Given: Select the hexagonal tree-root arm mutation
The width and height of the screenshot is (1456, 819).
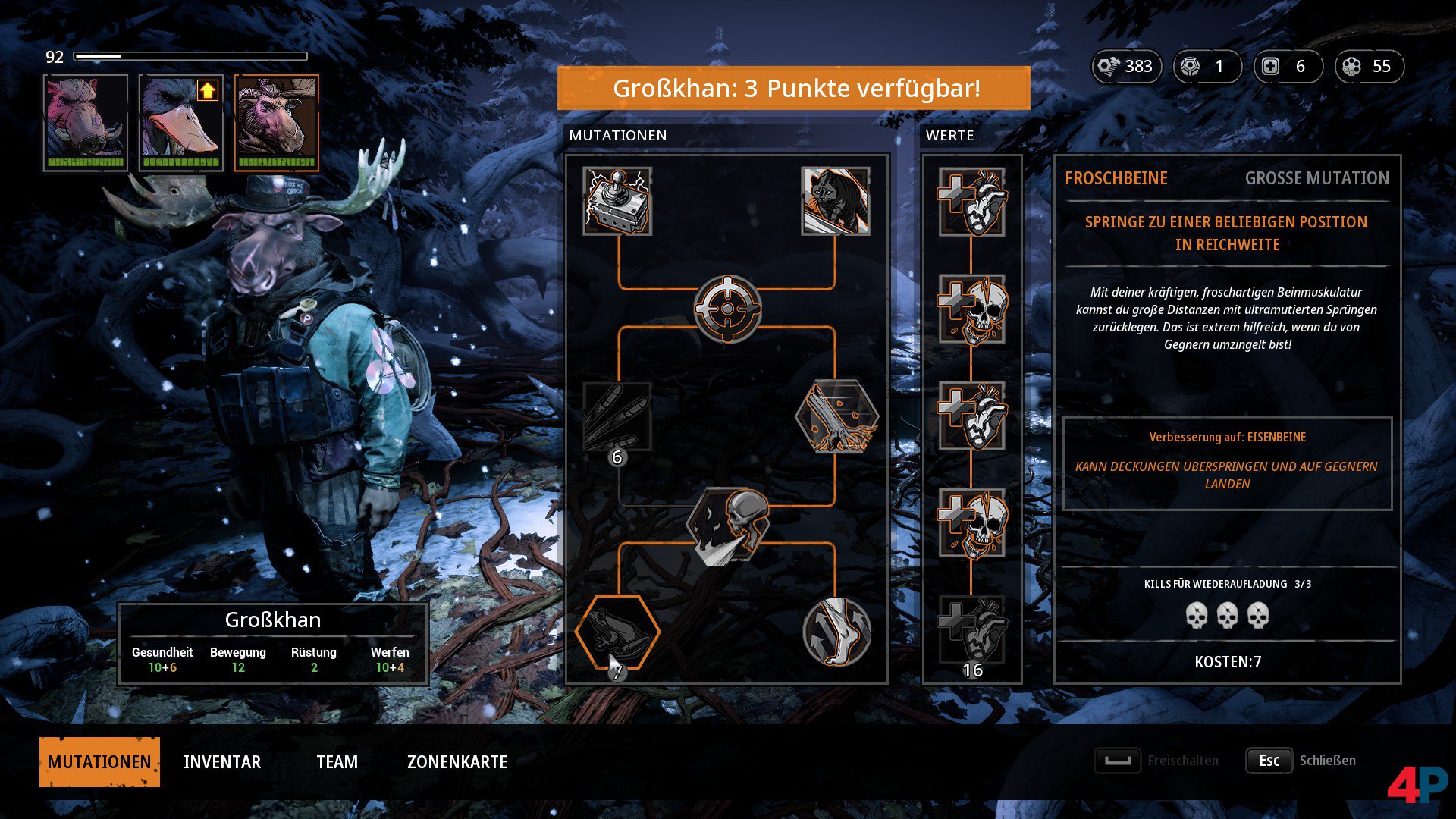Looking at the screenshot, I should 836,417.
